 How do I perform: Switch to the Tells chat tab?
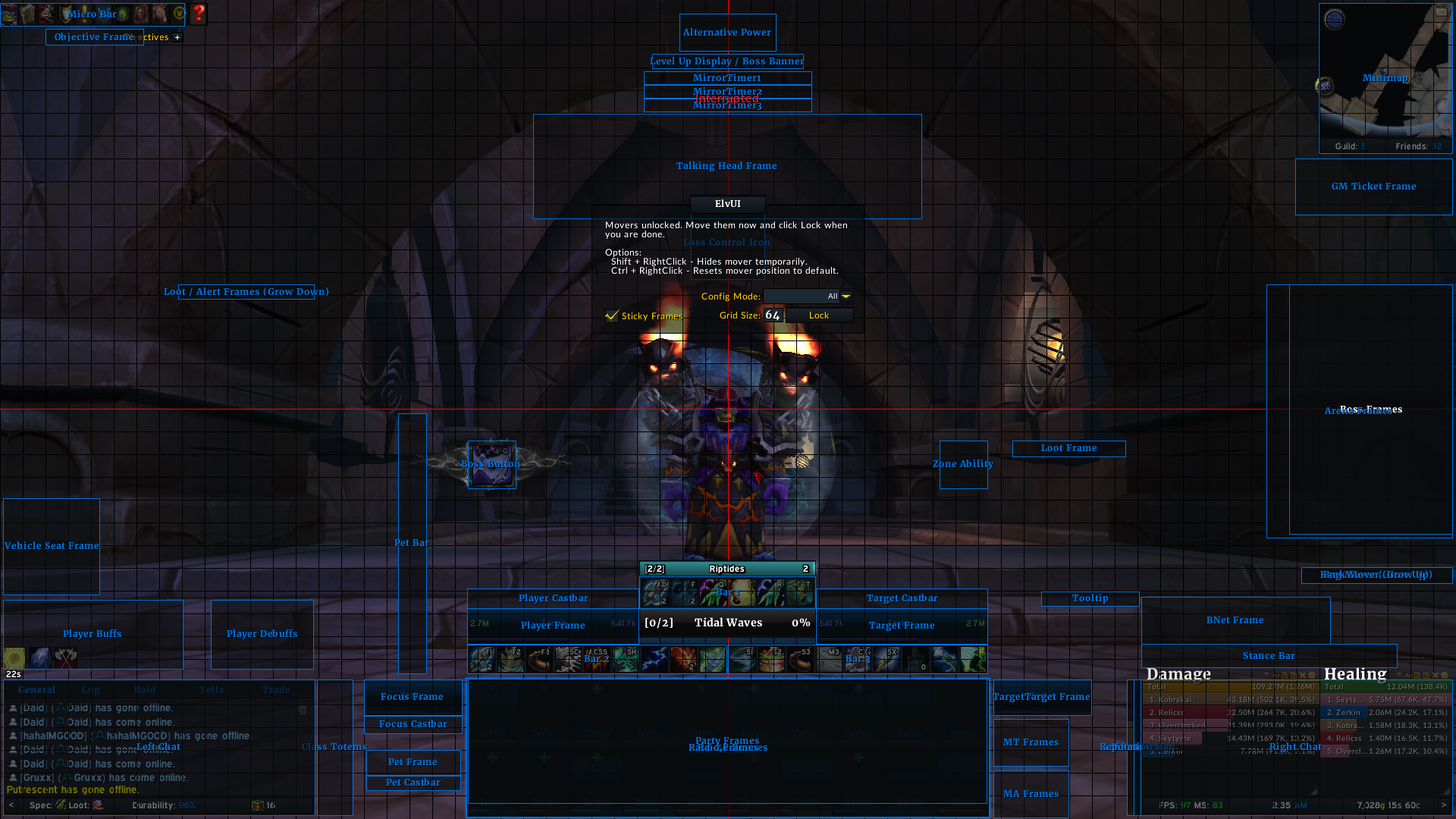pyautogui.click(x=211, y=689)
